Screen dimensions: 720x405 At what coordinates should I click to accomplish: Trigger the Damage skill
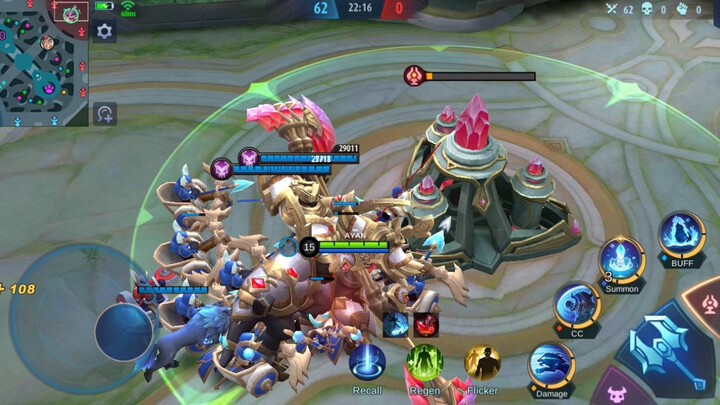(x=551, y=364)
